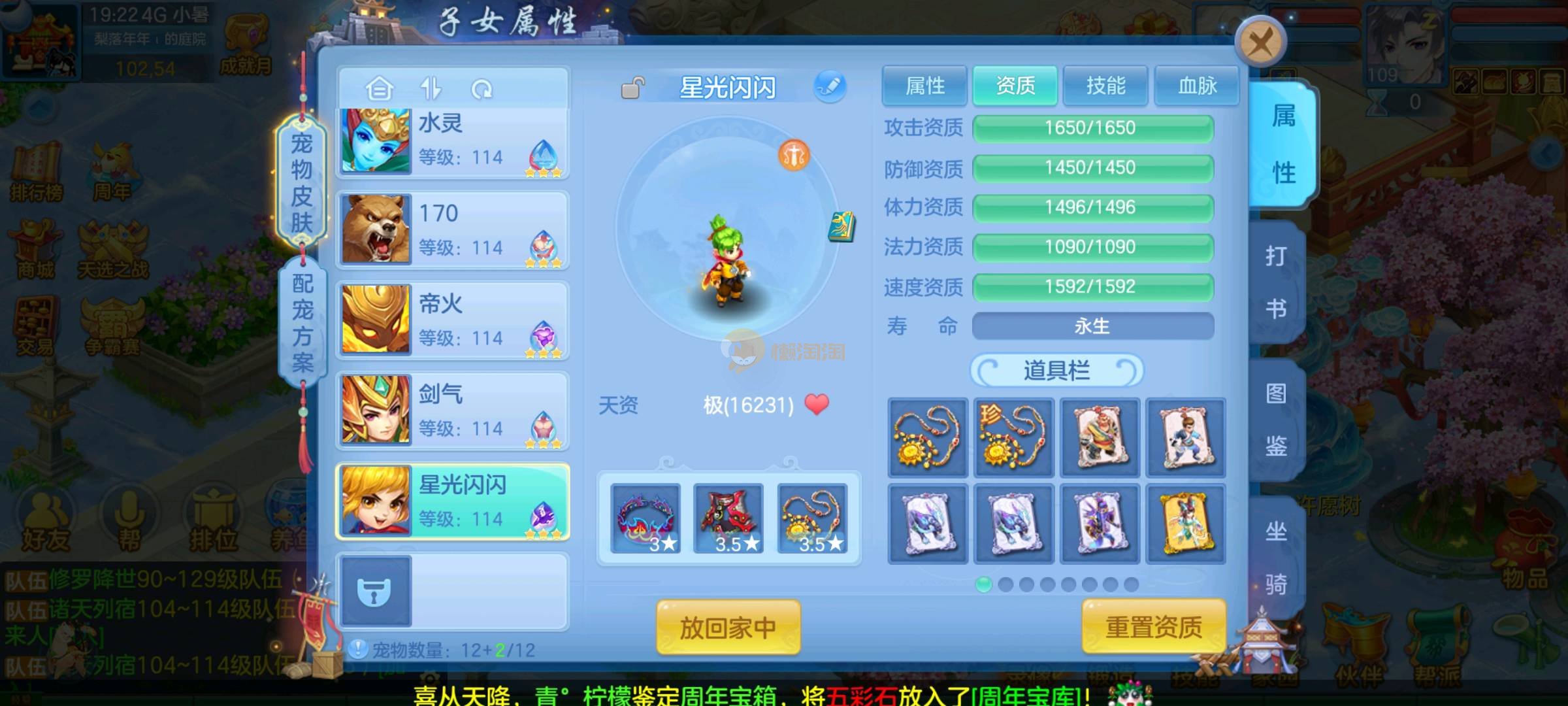Select the pet 剑气 in list

pos(453,411)
